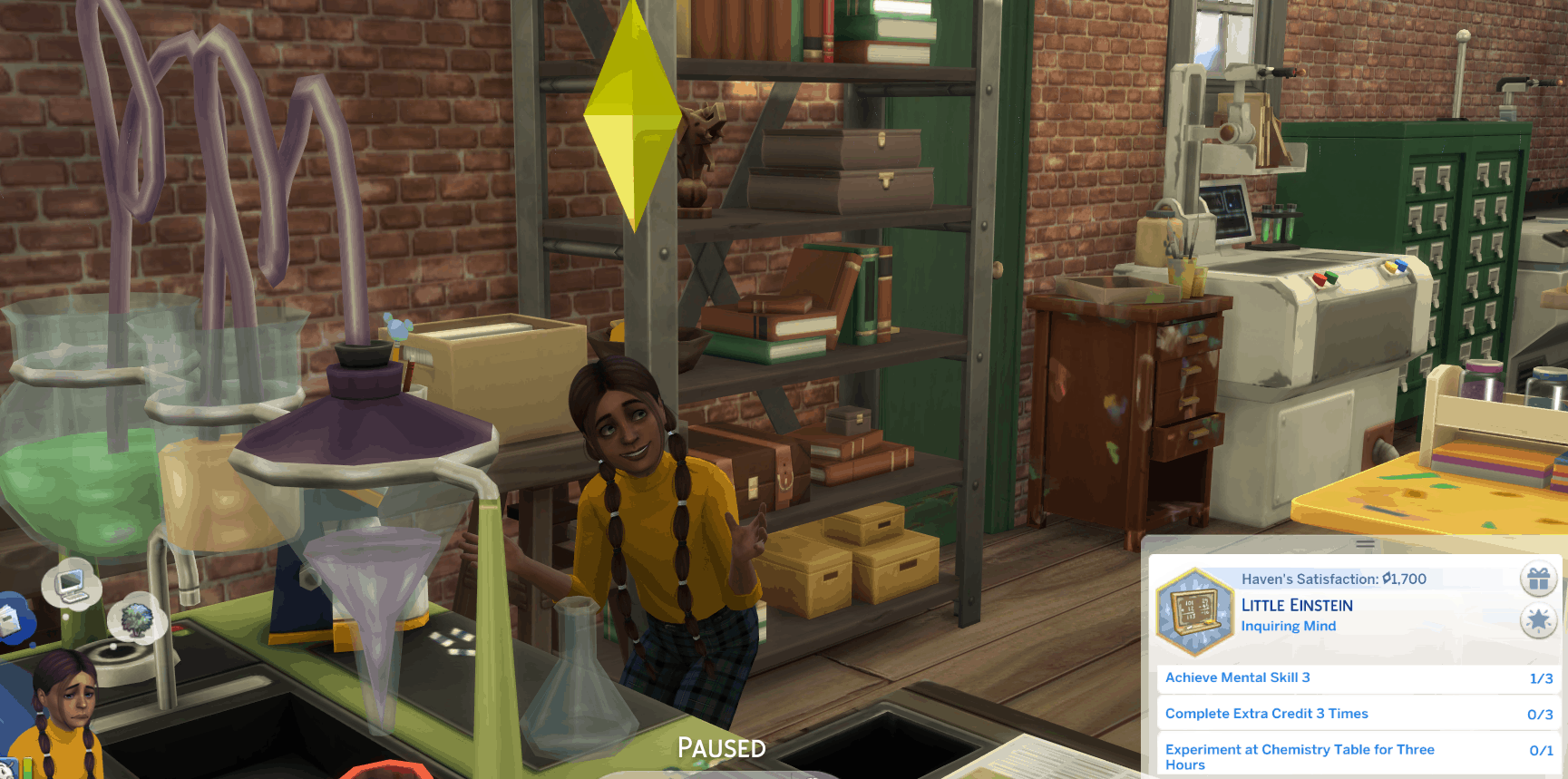Click the bush want thought bubble
The image size is (1568, 779).
[137, 620]
